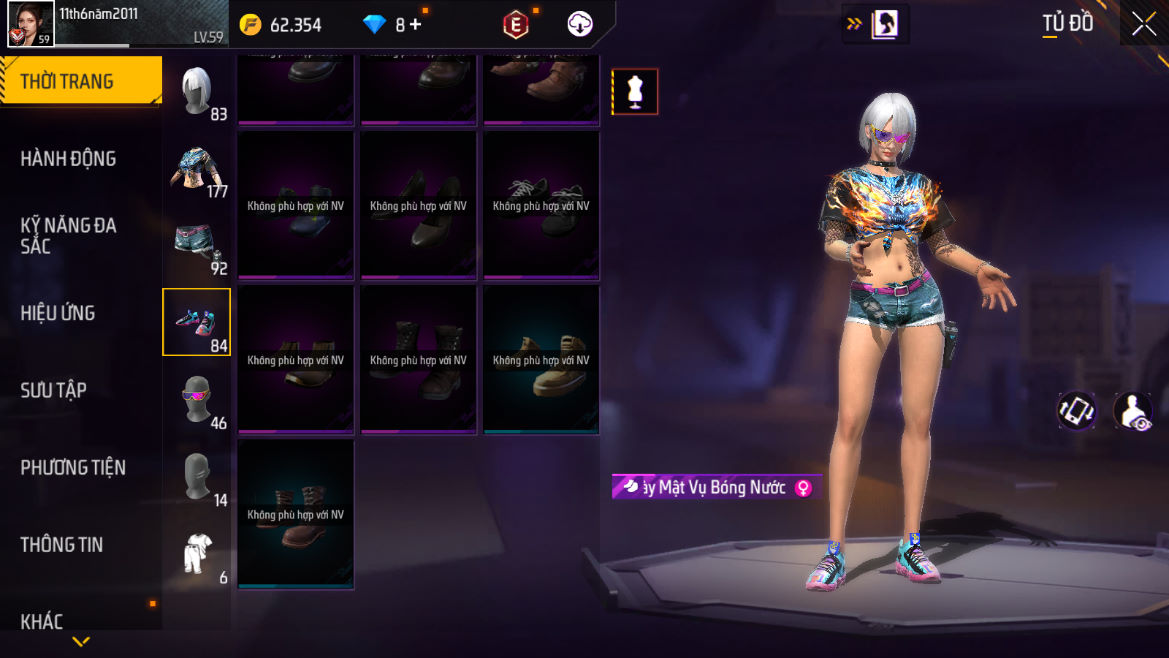Image resolution: width=1169 pixels, height=658 pixels.
Task: Choose the shirt category with 177 items
Action: (x=197, y=168)
